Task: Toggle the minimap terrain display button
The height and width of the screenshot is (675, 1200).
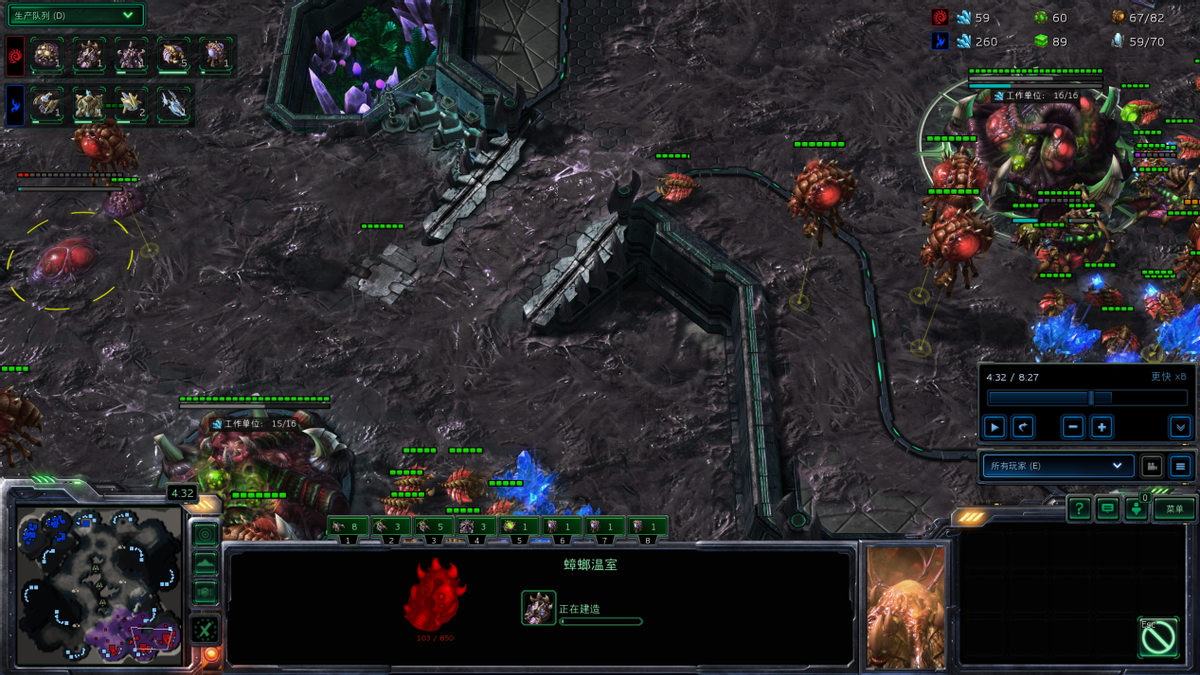Action: coord(205,564)
